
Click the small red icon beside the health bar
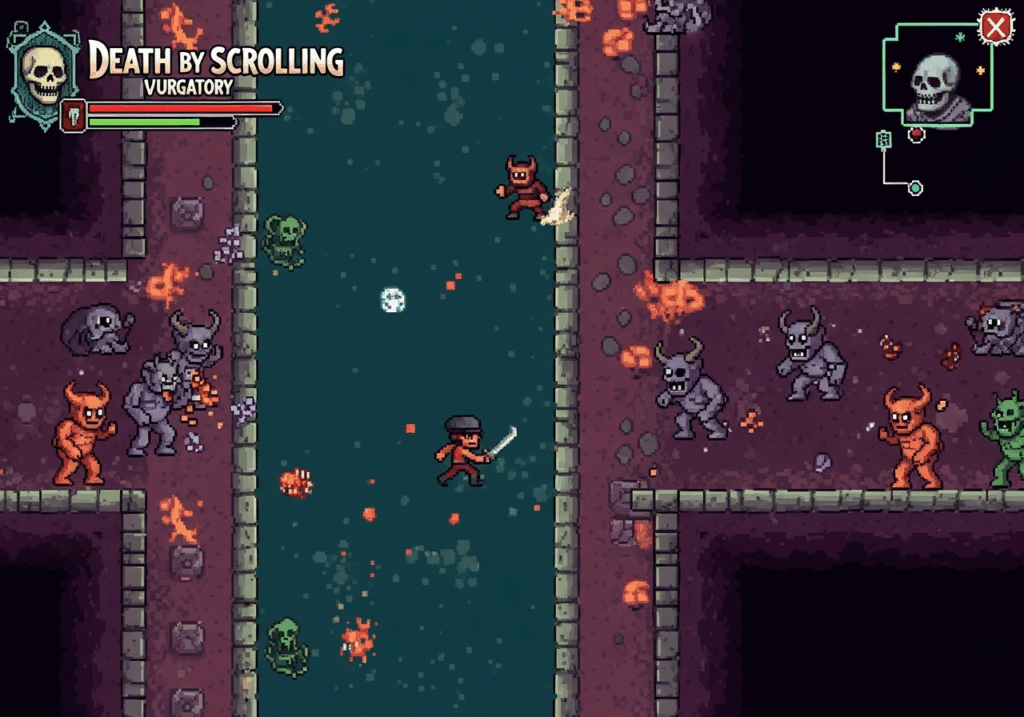click(x=73, y=115)
